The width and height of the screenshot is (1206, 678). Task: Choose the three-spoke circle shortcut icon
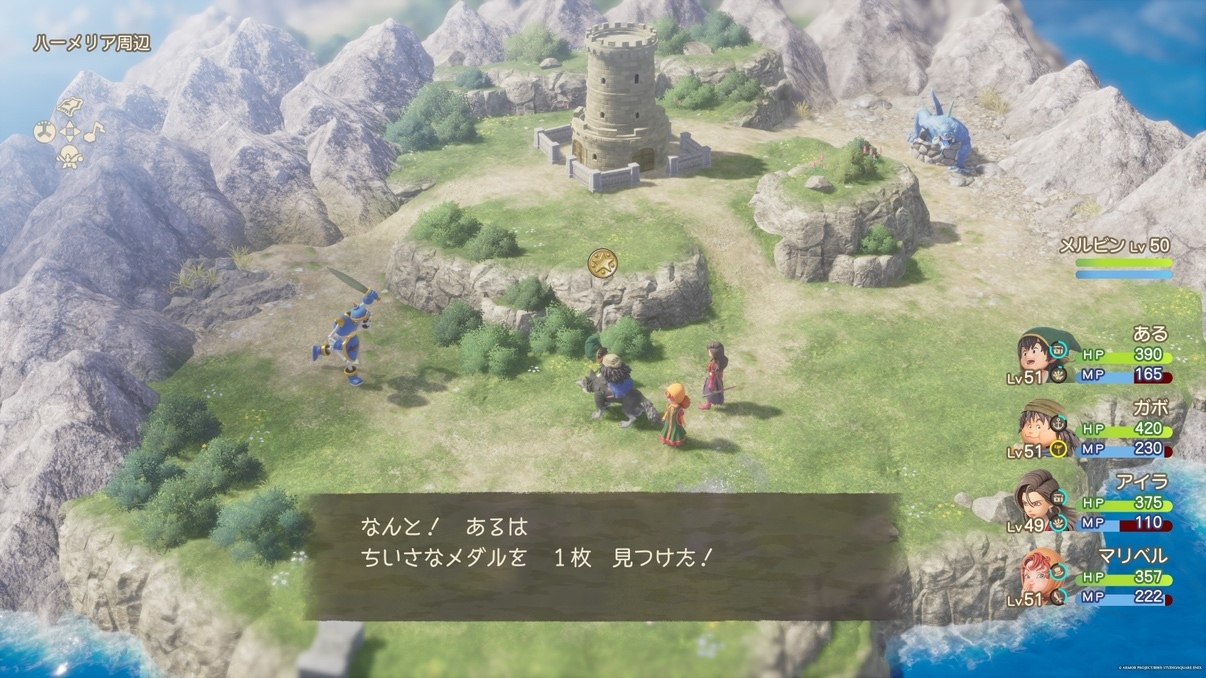click(x=45, y=132)
